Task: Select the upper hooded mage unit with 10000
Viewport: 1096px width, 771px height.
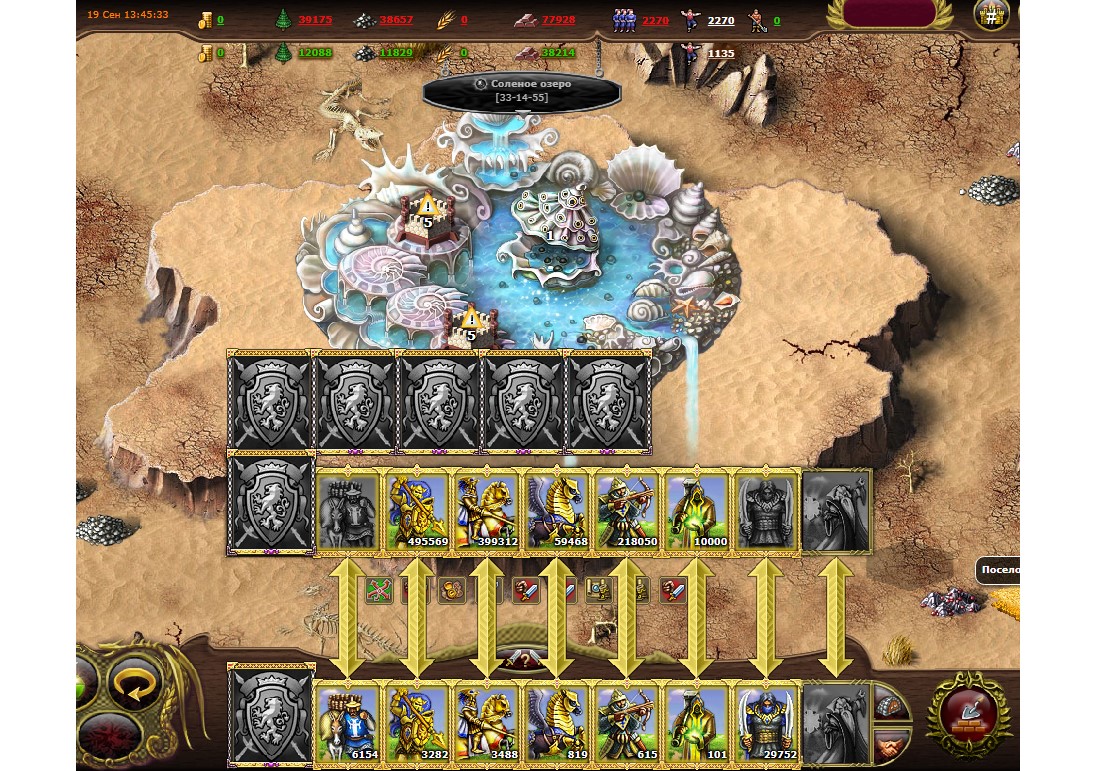Action: point(696,512)
